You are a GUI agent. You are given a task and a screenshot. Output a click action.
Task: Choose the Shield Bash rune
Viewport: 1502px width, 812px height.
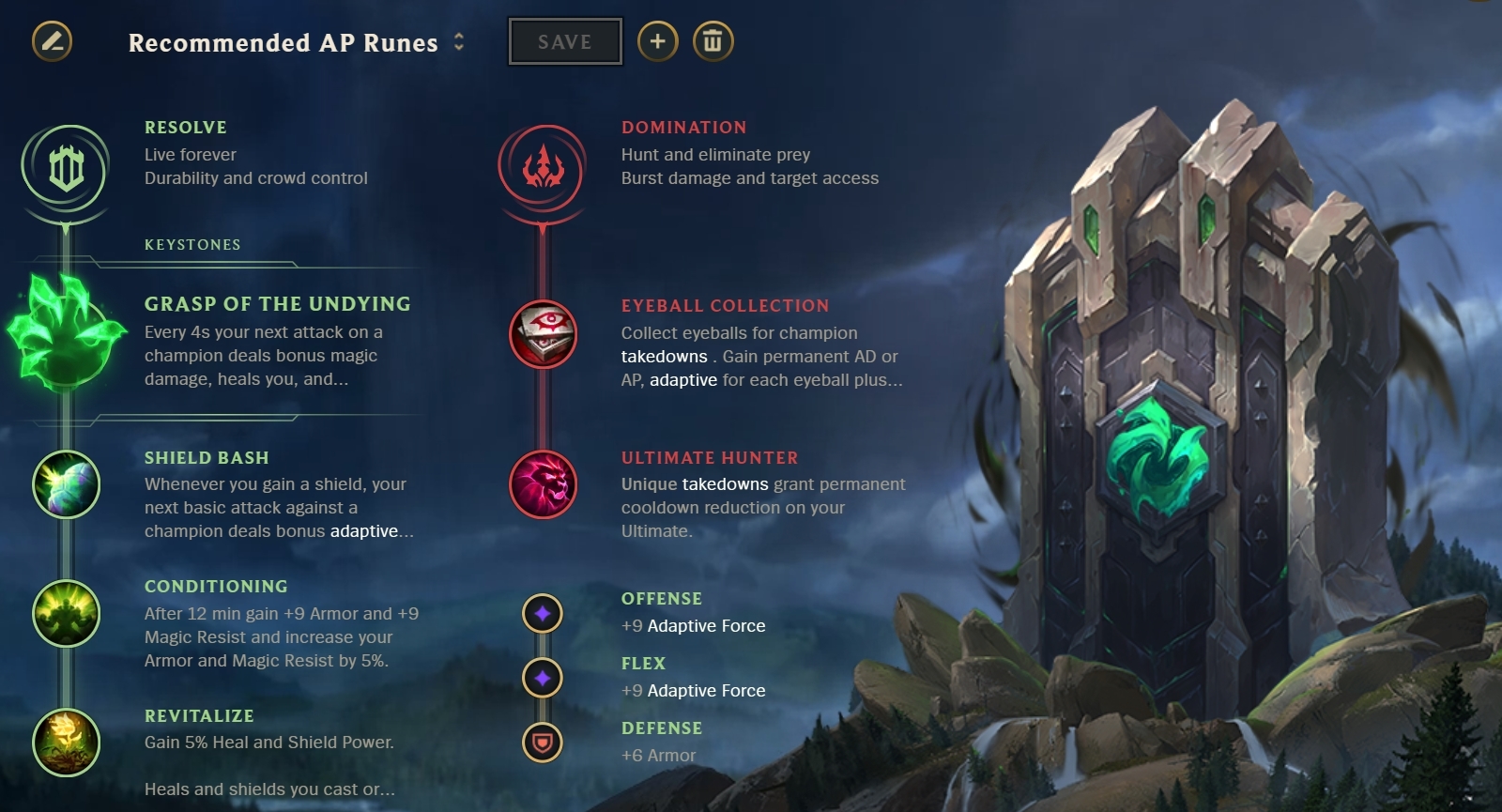66,484
